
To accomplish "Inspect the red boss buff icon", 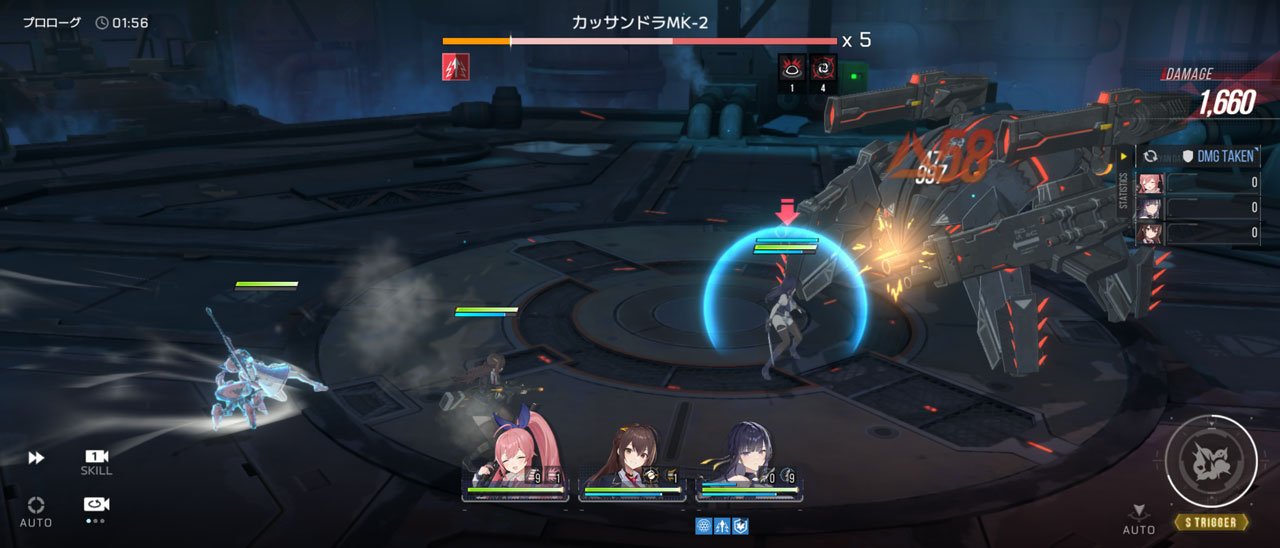I will (456, 67).
